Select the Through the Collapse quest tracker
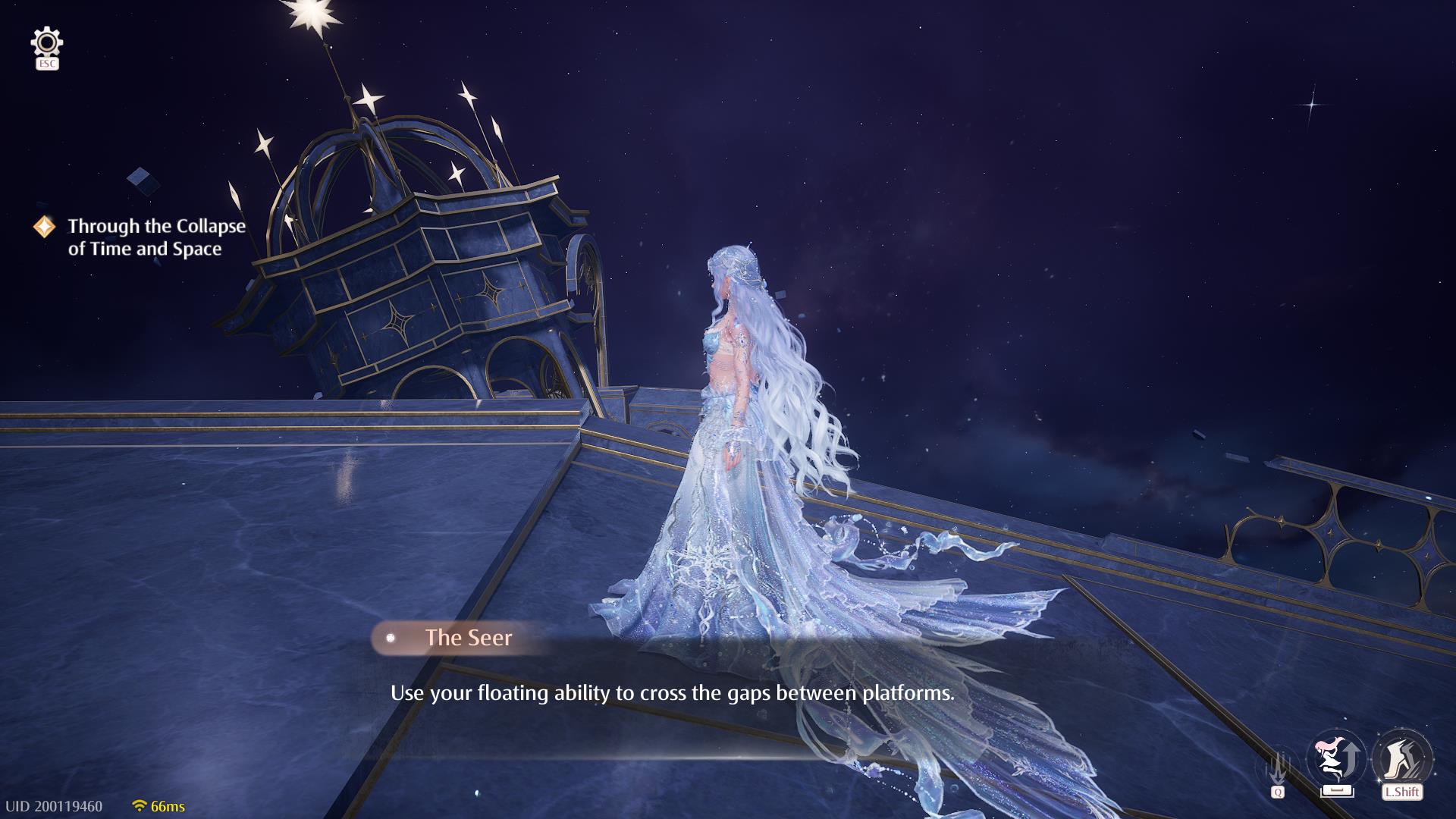The width and height of the screenshot is (1456, 819). coord(156,237)
